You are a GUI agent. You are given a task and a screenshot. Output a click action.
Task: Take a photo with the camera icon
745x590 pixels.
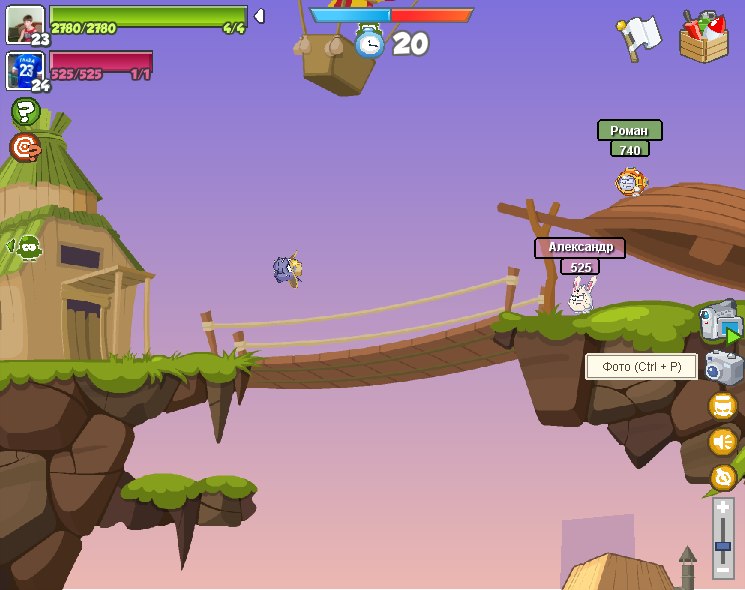coord(723,367)
